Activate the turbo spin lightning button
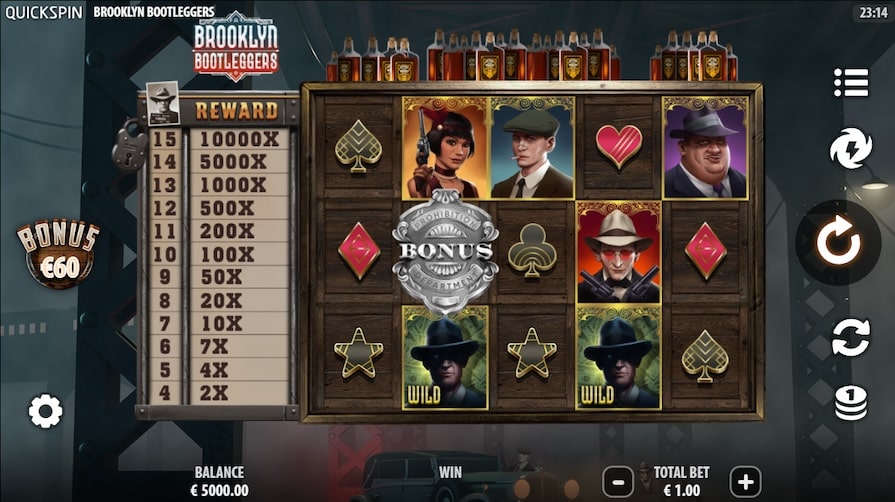This screenshot has height=502, width=895. (x=851, y=149)
